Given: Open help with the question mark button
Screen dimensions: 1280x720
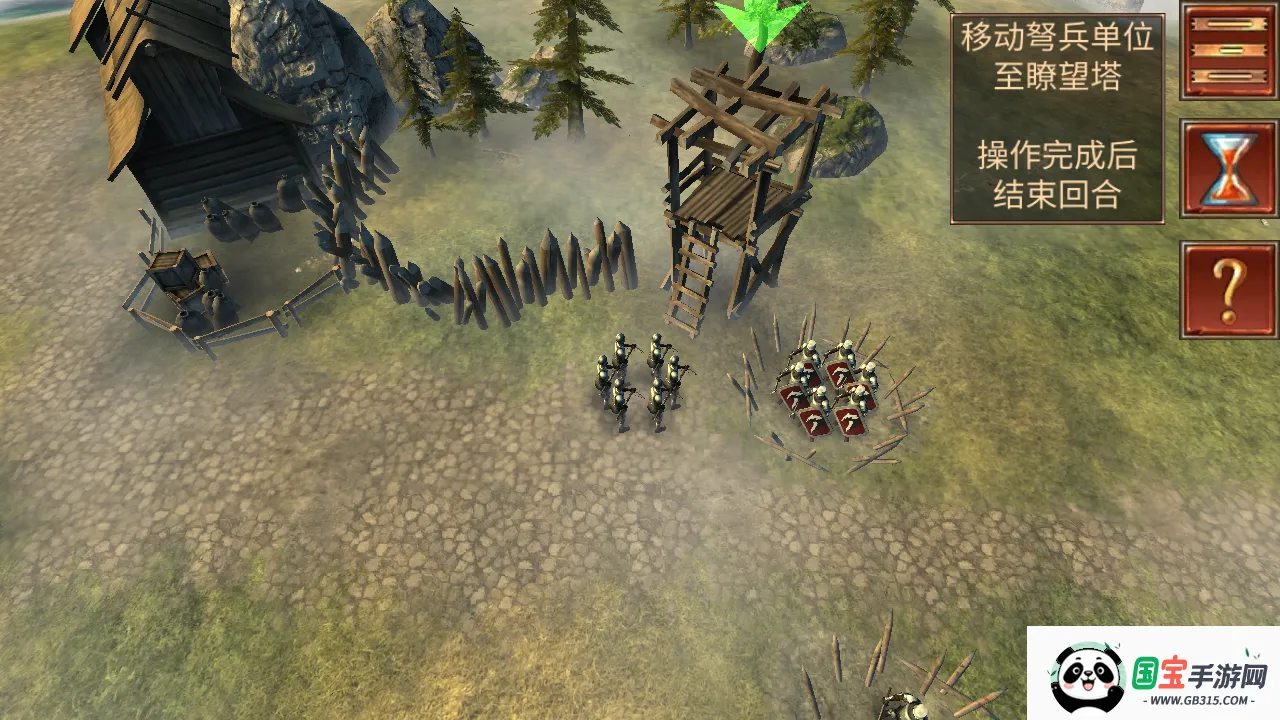Looking at the screenshot, I should pyautogui.click(x=1229, y=289).
